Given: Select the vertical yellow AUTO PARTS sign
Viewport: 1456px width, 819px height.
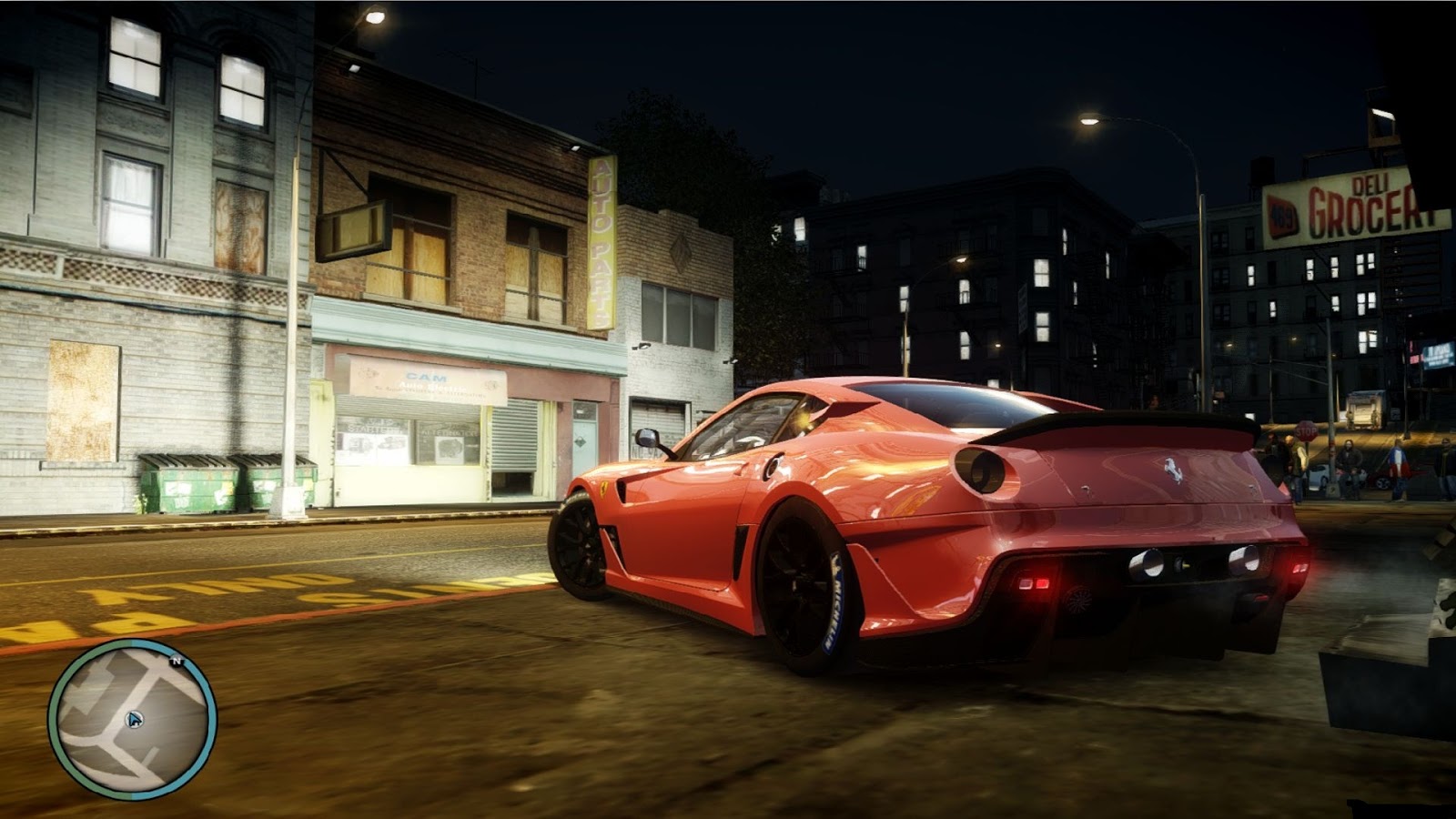Looking at the screenshot, I should pos(601,241).
